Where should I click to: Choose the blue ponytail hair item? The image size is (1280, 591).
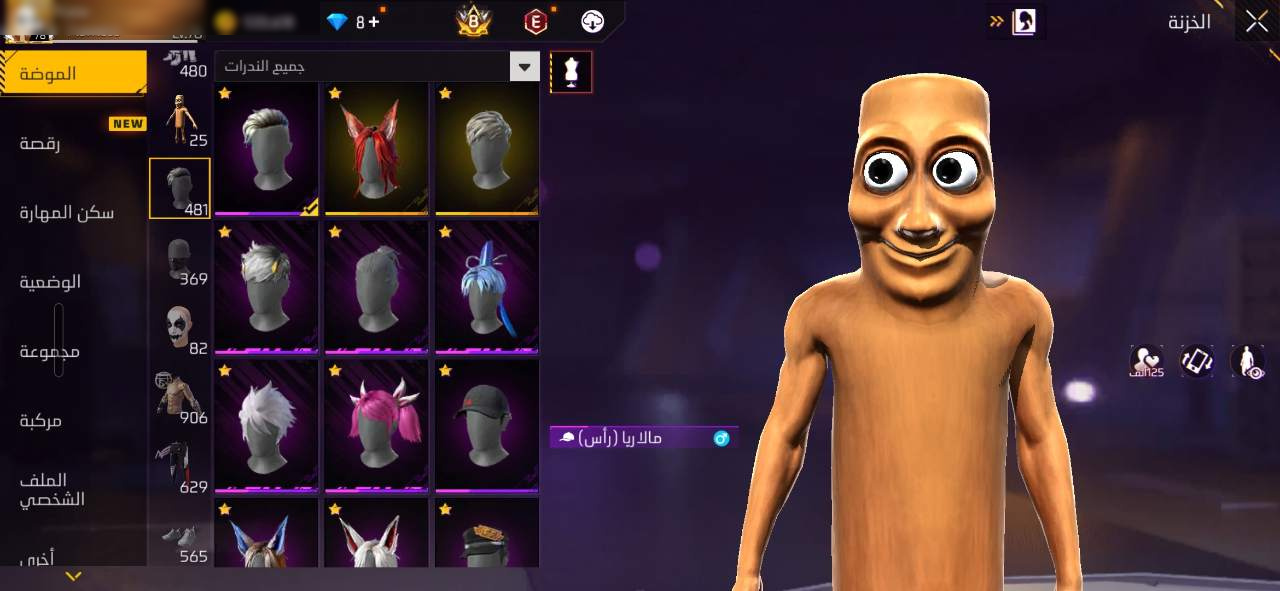pos(486,287)
